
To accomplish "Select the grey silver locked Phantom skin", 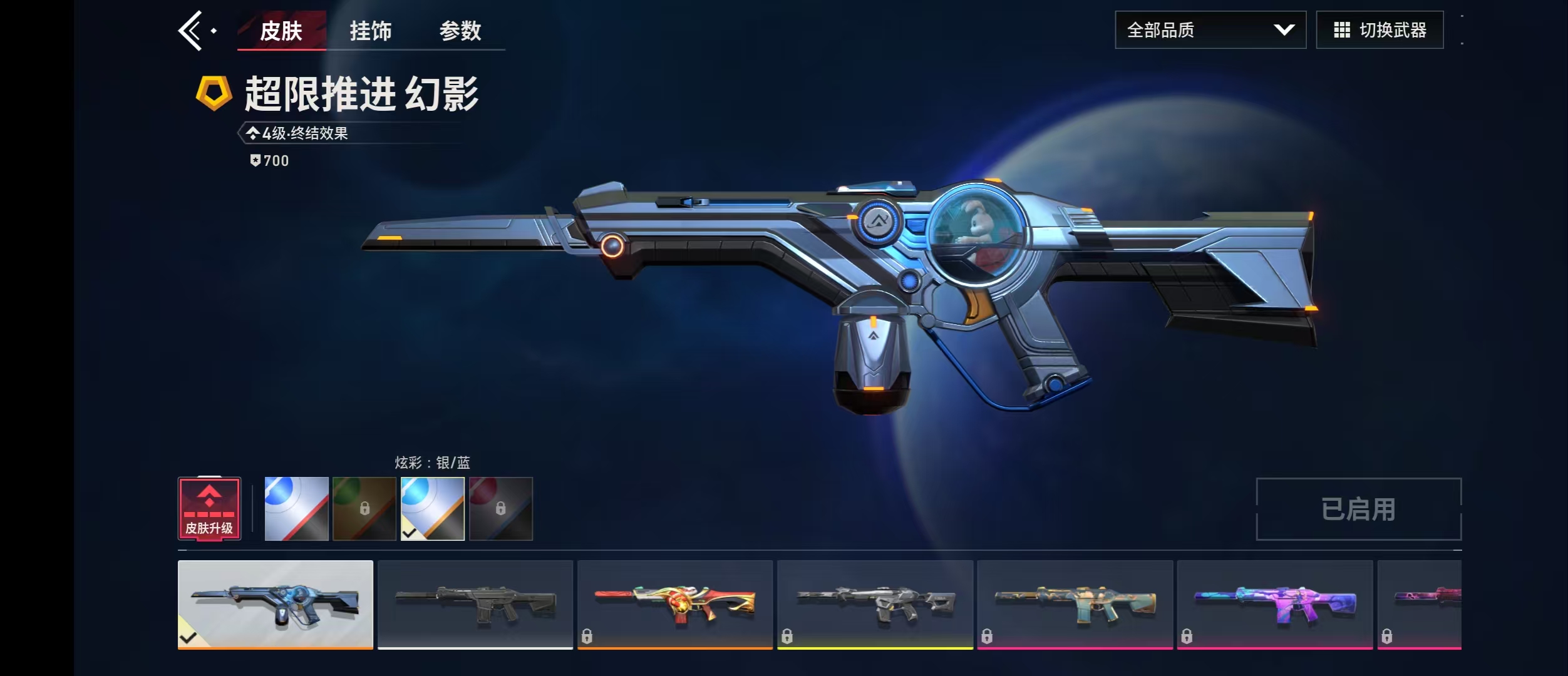I will (x=875, y=604).
